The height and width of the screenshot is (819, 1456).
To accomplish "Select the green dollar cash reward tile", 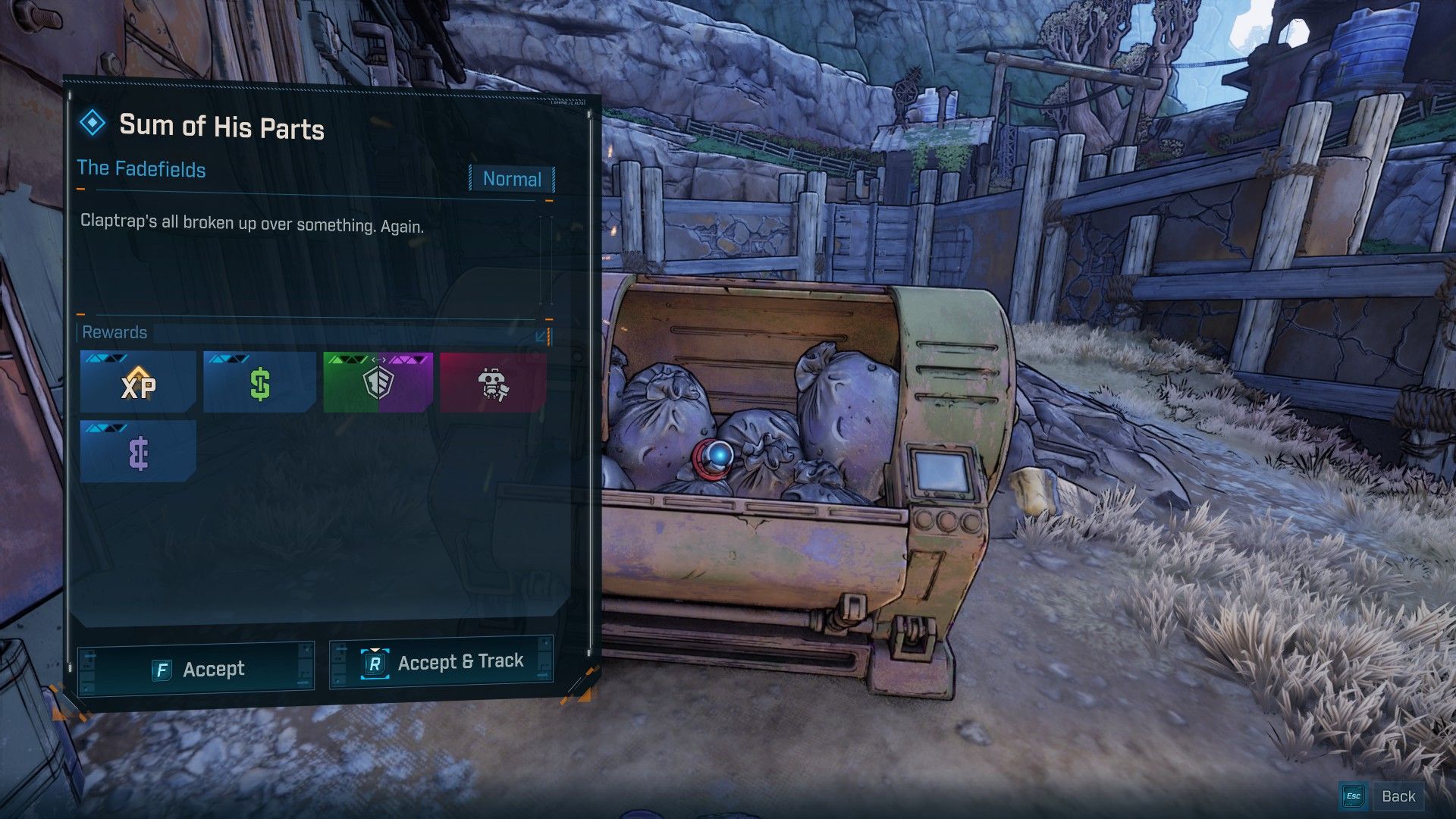I will pos(259,383).
